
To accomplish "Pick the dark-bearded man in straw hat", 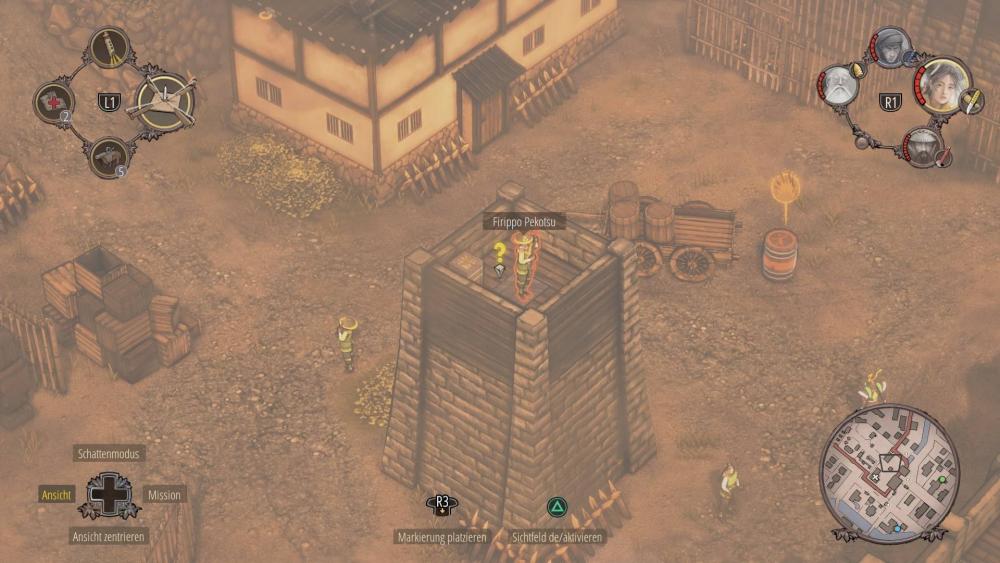I will (x=922, y=146).
